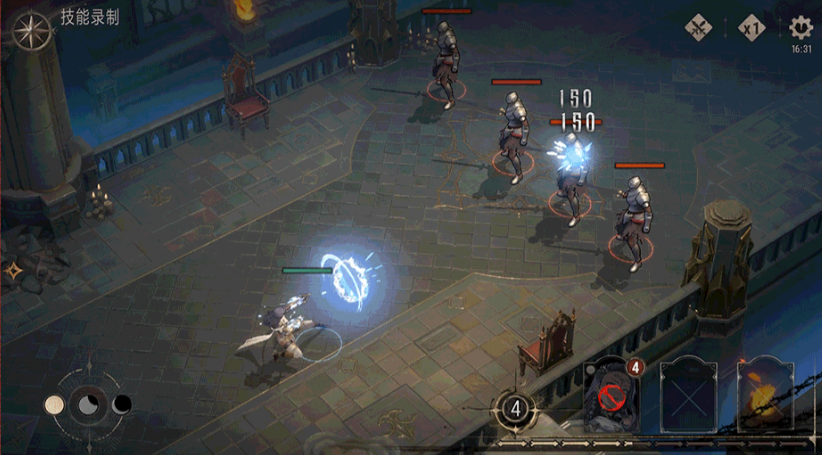Select the dark crescent moon orb
This screenshot has height=455, width=822.
[121, 404]
